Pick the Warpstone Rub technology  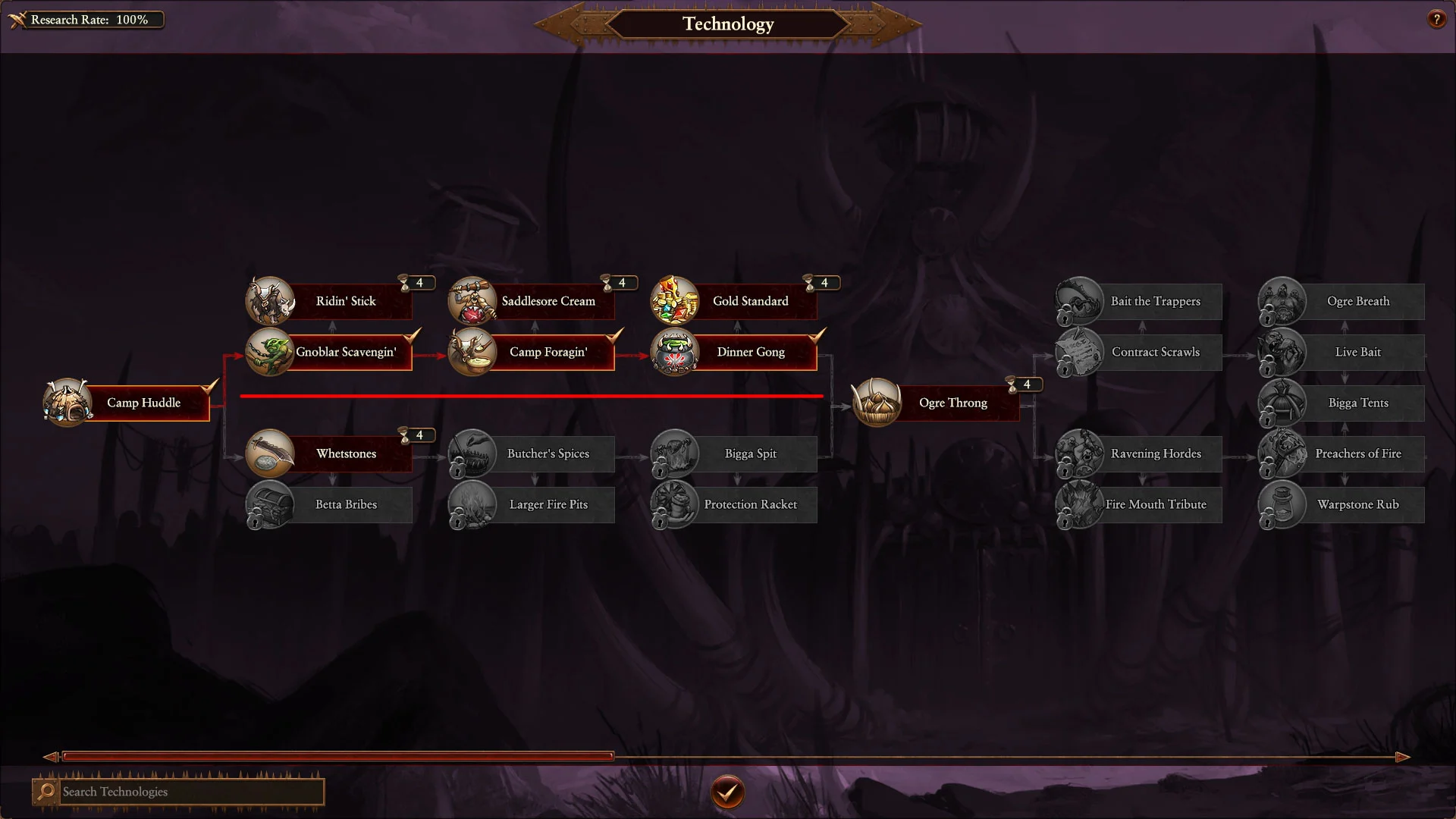pyautogui.click(x=1357, y=504)
